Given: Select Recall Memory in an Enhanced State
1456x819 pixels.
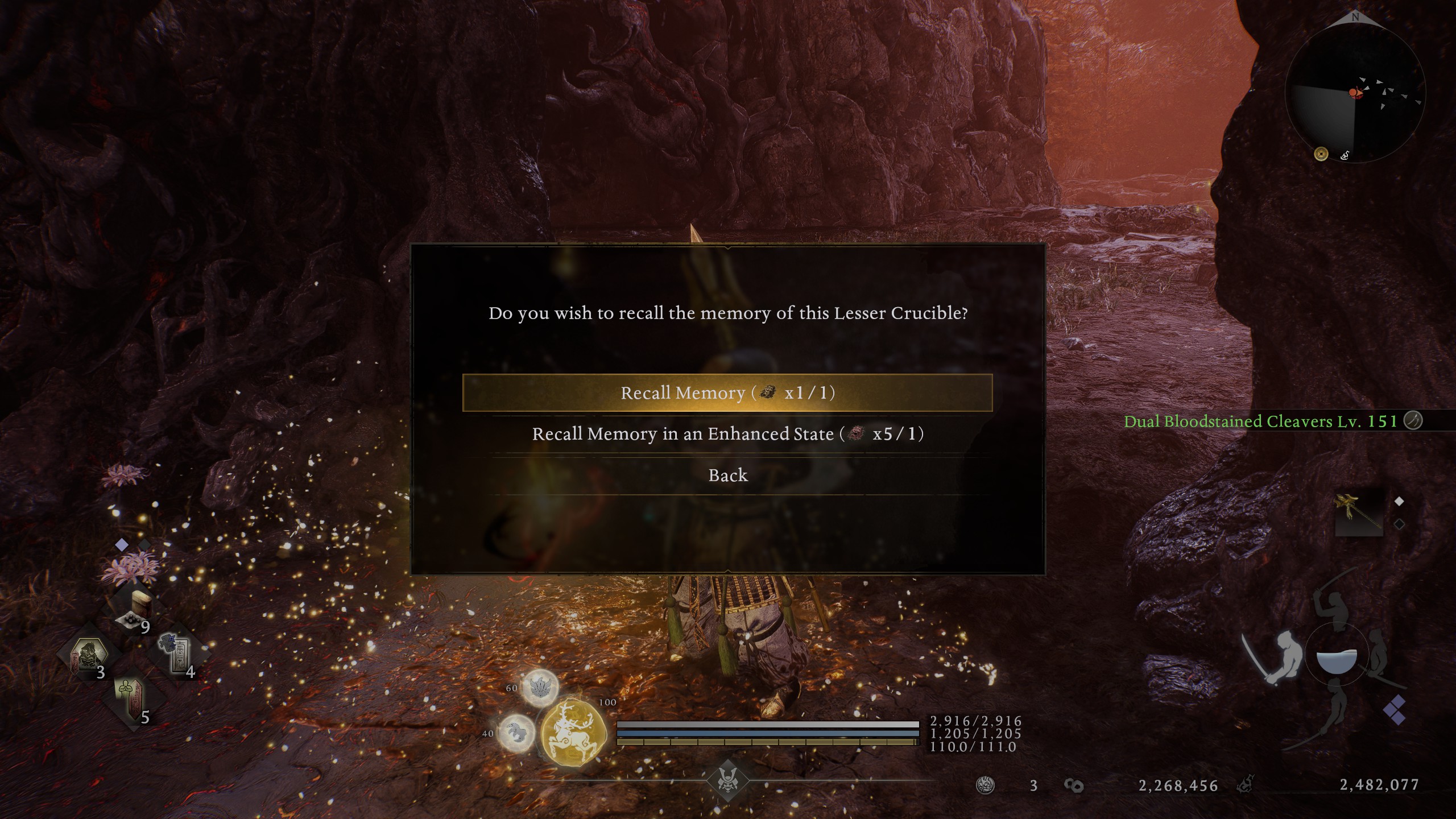Looking at the screenshot, I should (727, 434).
